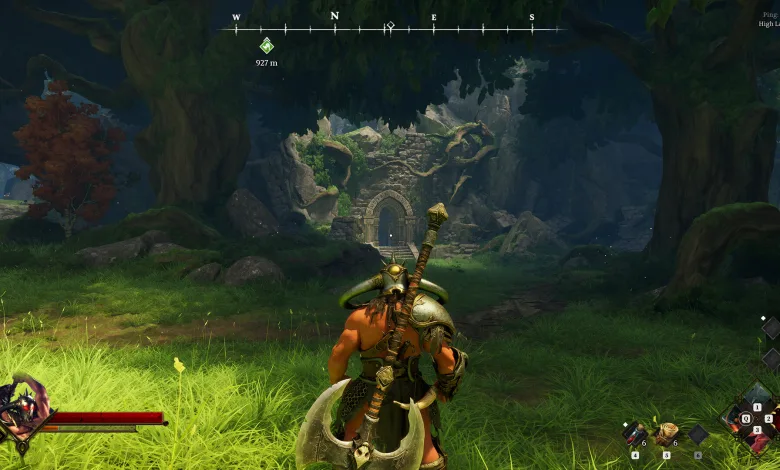The height and width of the screenshot is (470, 780).
Task: Select the red potion hotbar slot
Action: 634,433
